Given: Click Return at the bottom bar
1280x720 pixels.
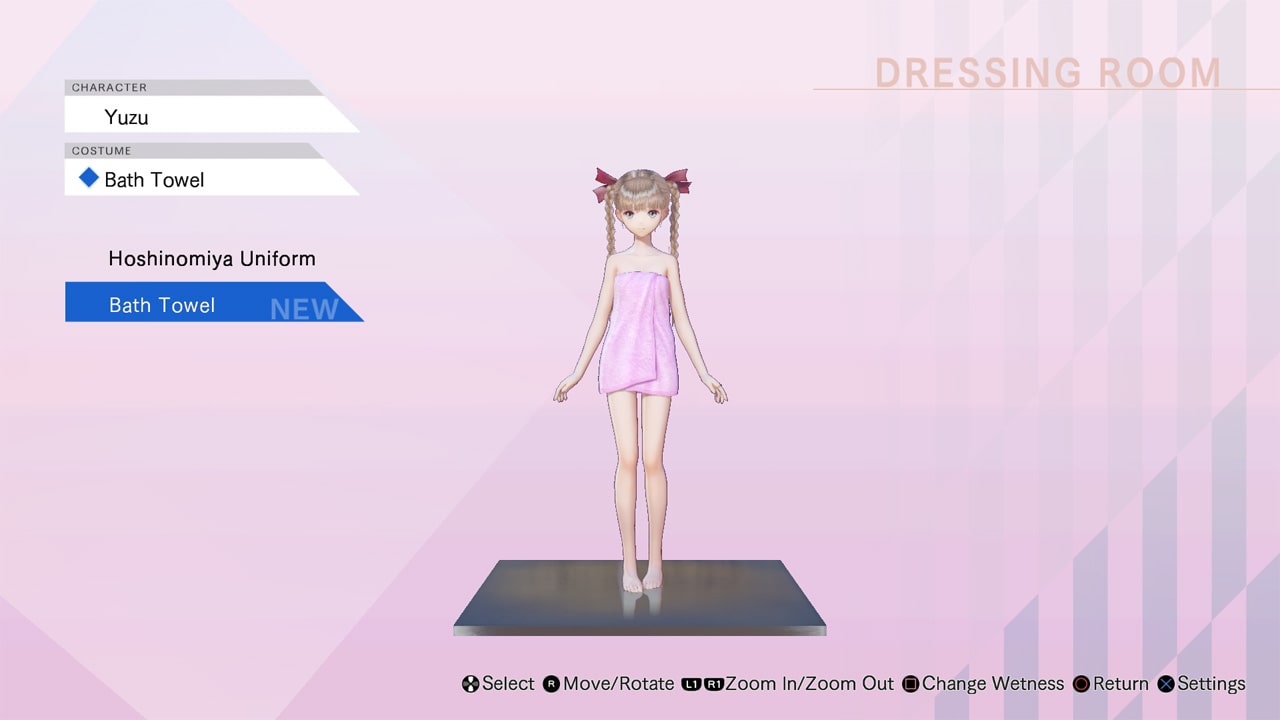Looking at the screenshot, I should point(1119,684).
